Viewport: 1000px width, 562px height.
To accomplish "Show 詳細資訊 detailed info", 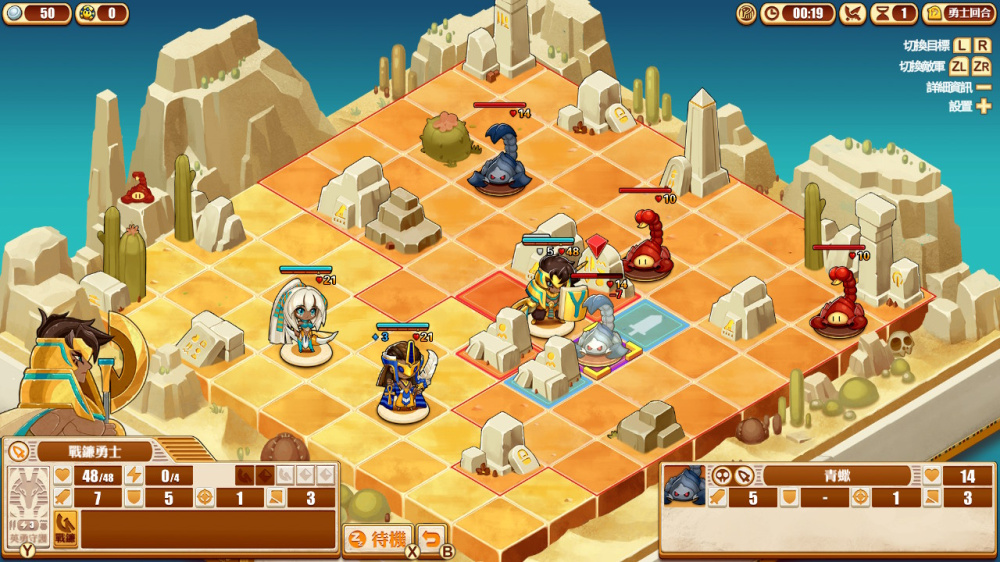I will (x=983, y=87).
